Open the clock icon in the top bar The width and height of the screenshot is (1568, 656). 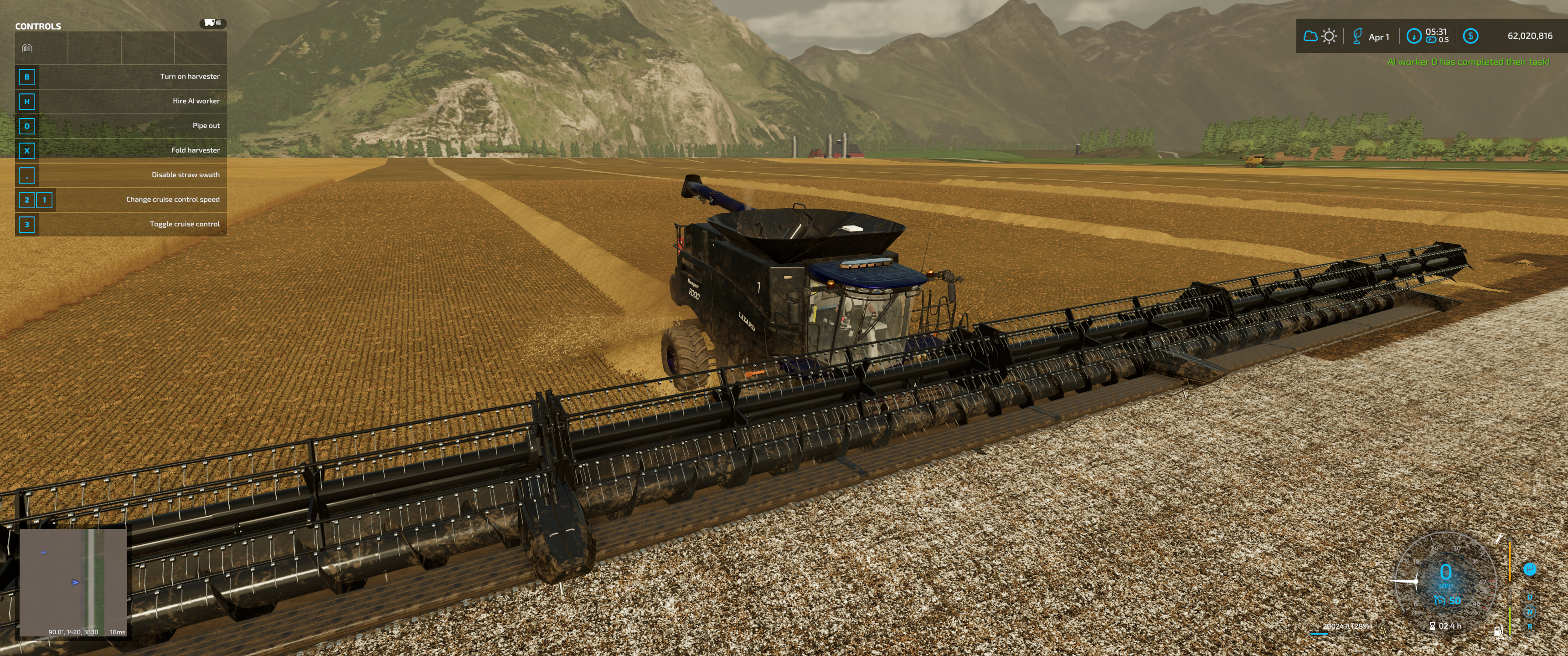pos(1413,36)
